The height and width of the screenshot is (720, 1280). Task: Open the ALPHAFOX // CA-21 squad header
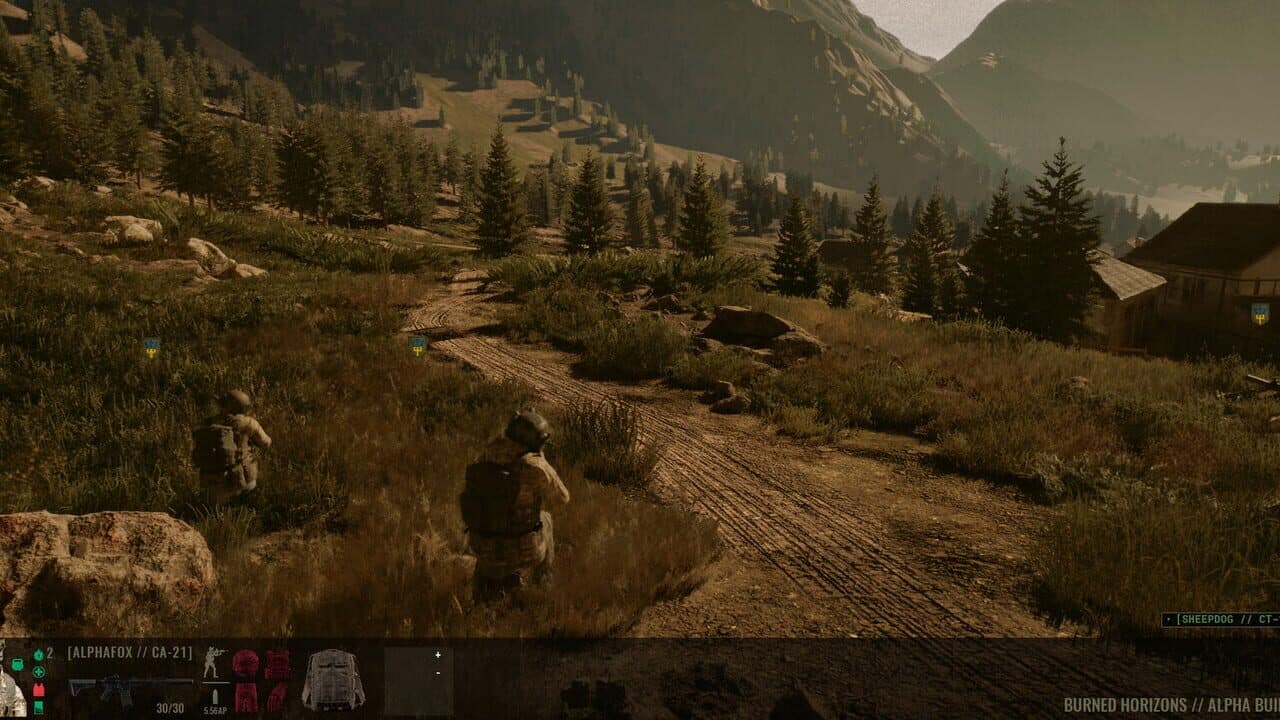[130, 652]
